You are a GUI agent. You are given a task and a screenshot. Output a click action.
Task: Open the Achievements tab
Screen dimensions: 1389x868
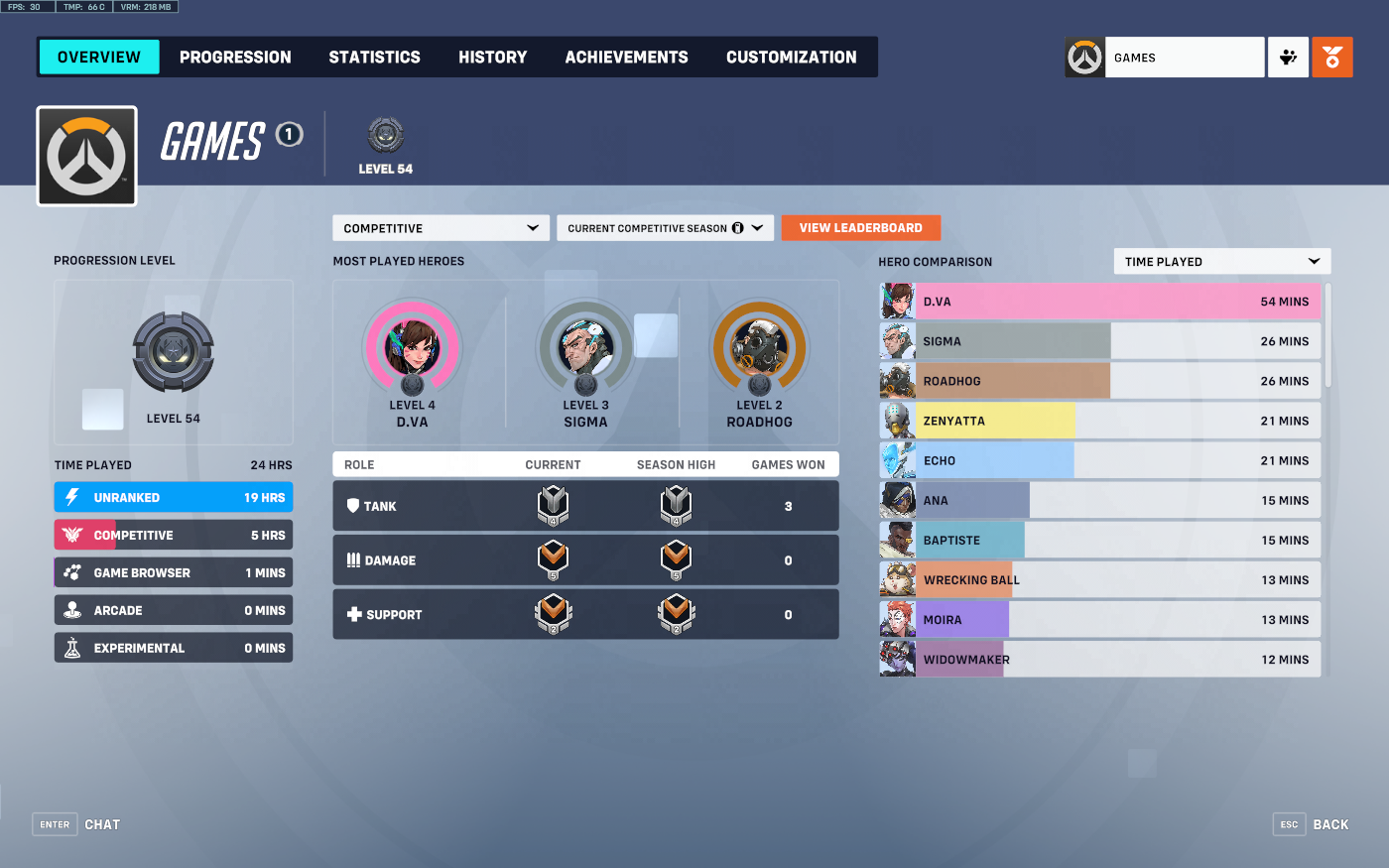pyautogui.click(x=626, y=57)
